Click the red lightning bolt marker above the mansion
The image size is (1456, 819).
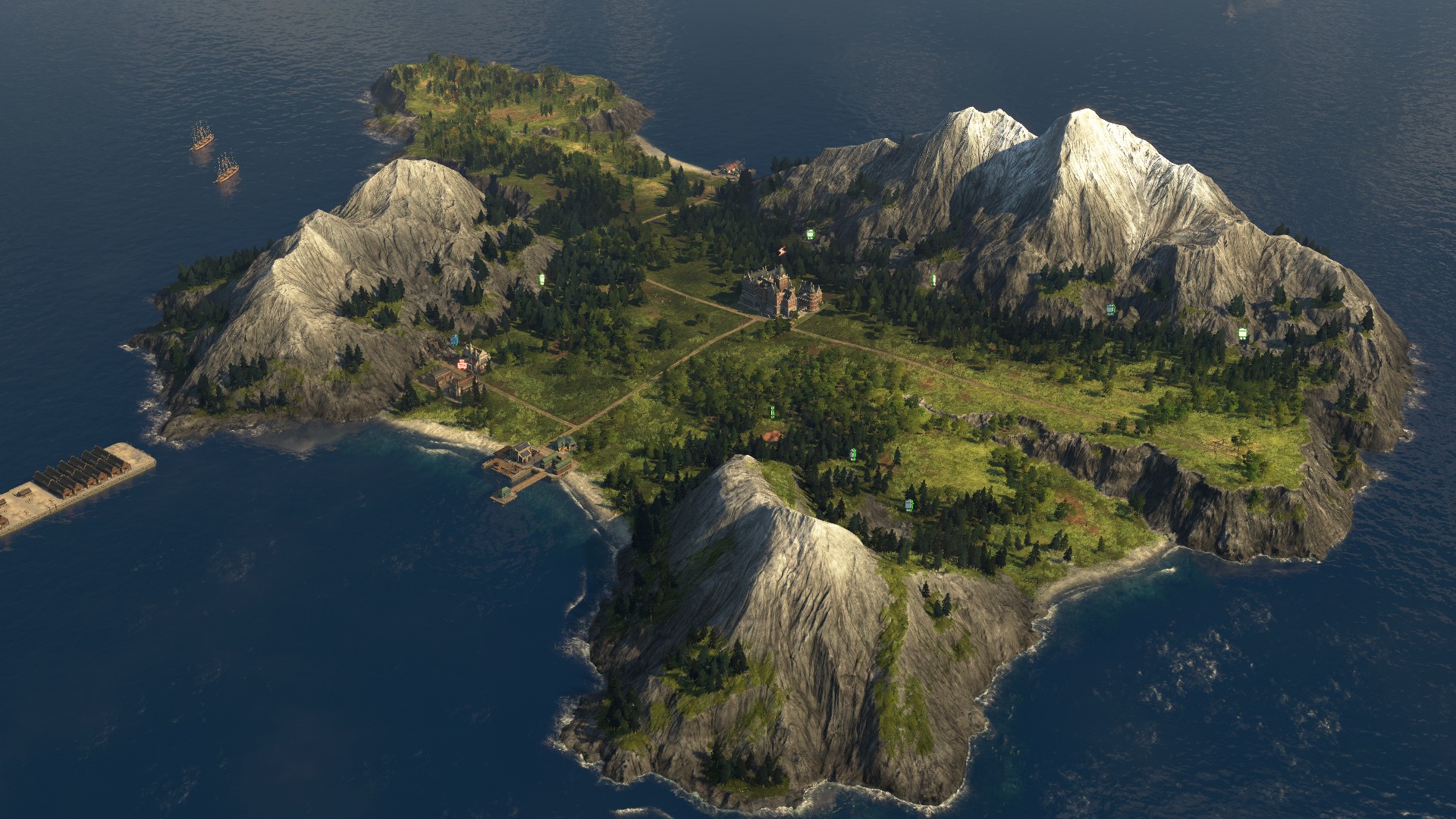point(782,251)
